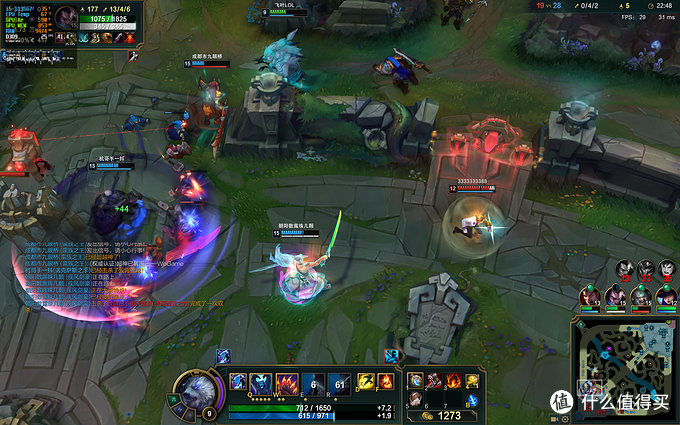Open the shop via the 1273 gold button
This screenshot has height=425, width=680.
click(446, 414)
